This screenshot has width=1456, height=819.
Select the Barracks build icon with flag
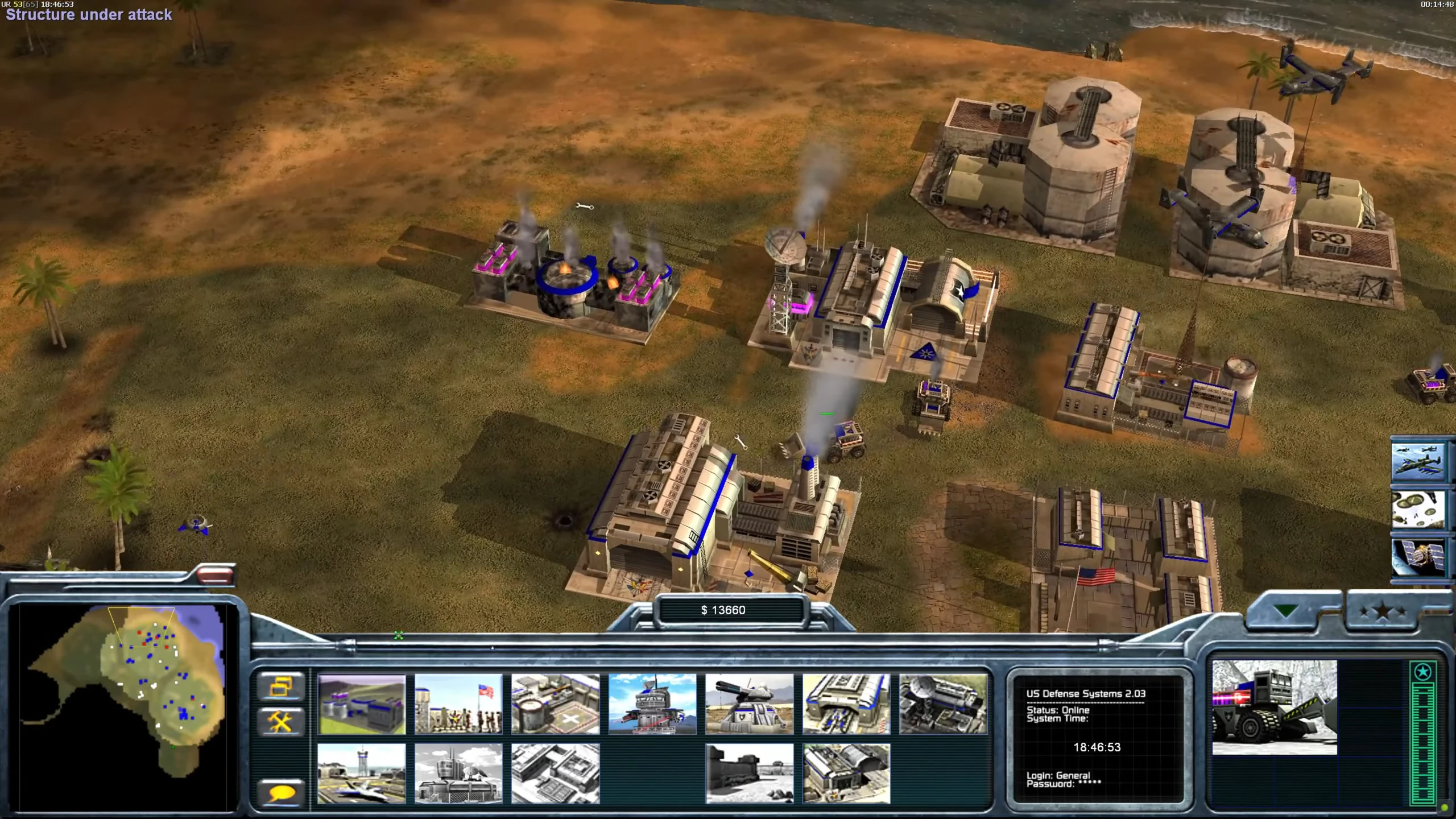click(458, 704)
